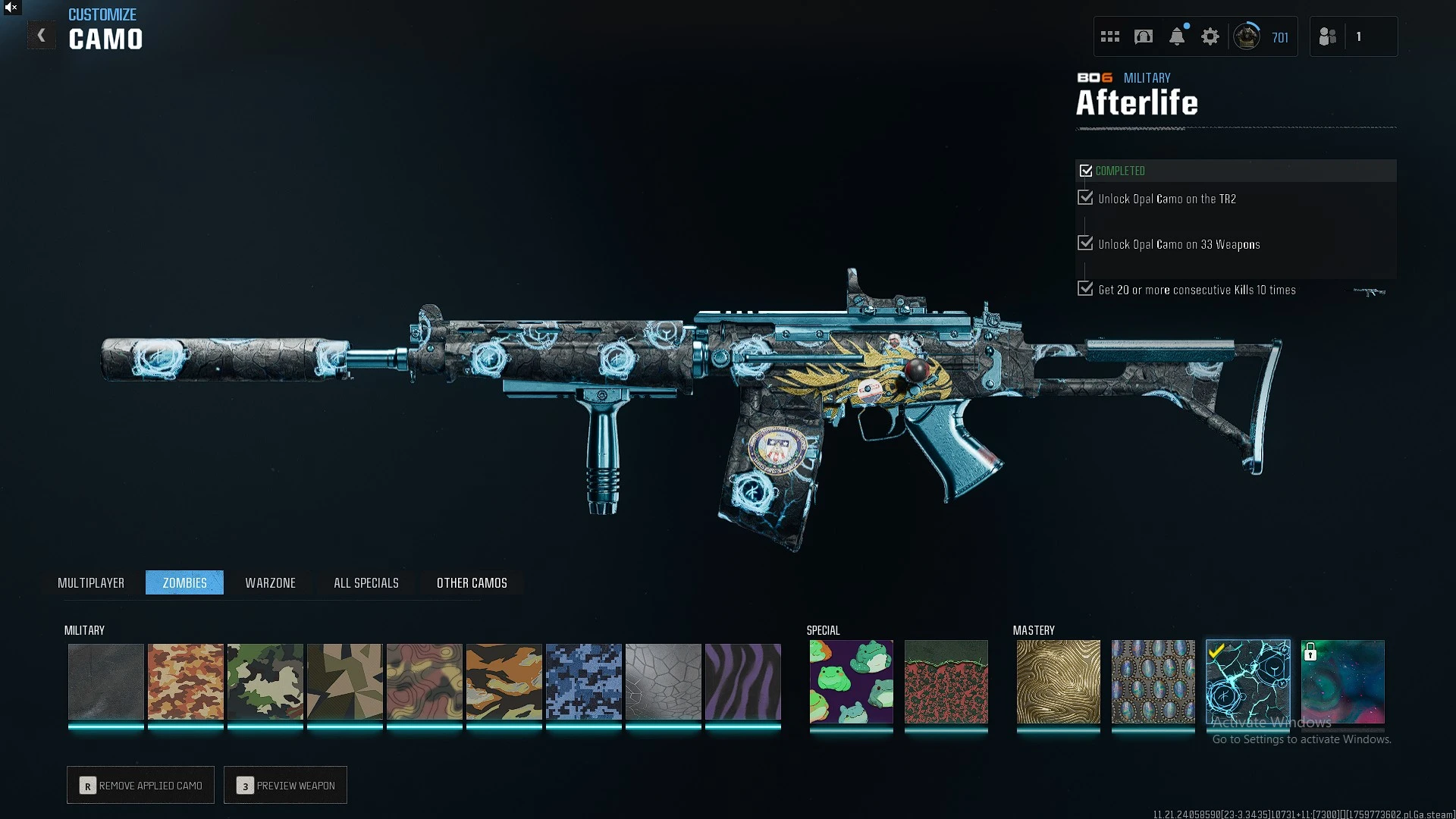The height and width of the screenshot is (819, 1456).
Task: Open the settings gear icon
Action: pos(1210,36)
